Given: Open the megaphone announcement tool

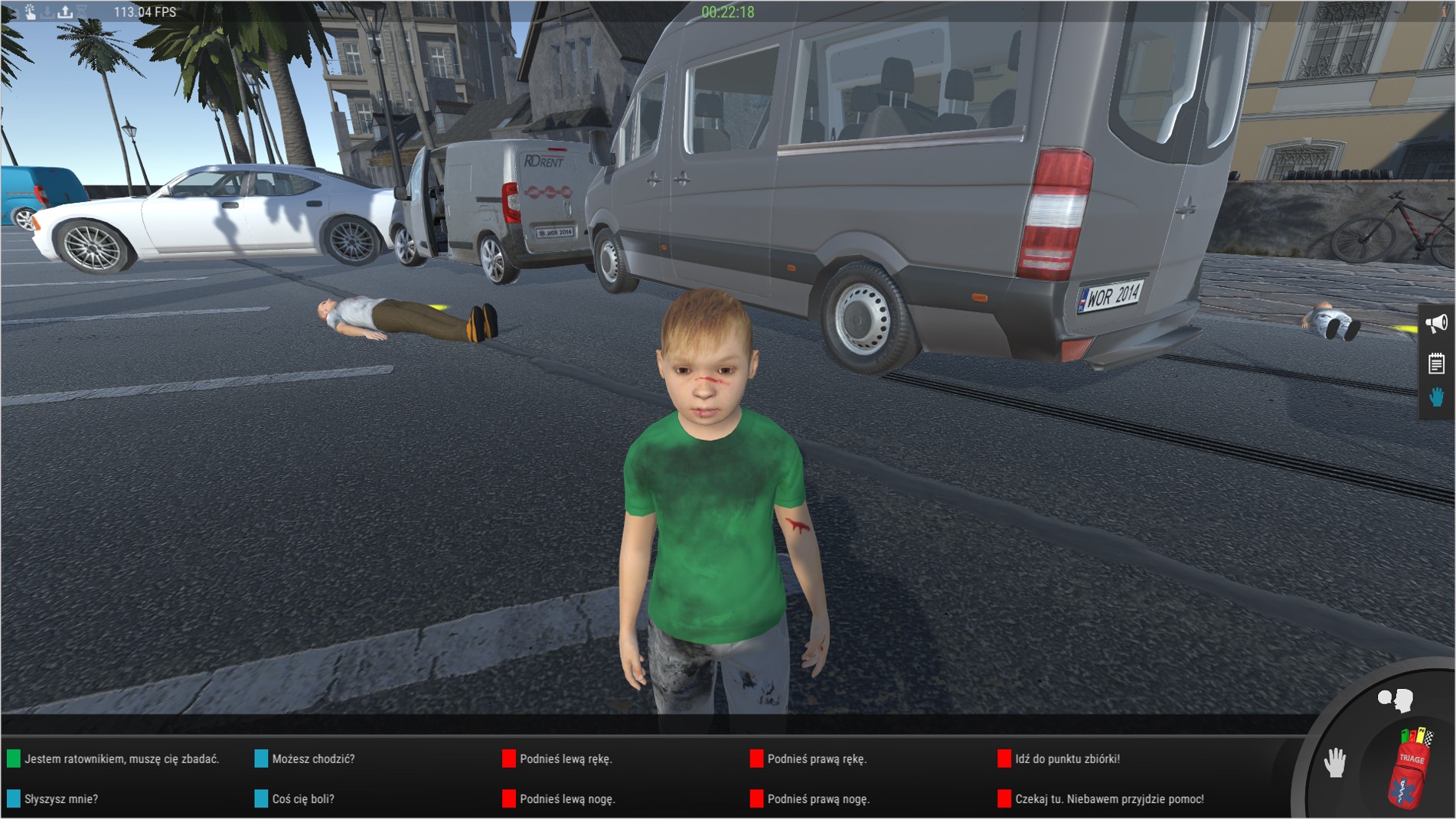Looking at the screenshot, I should 1436,323.
